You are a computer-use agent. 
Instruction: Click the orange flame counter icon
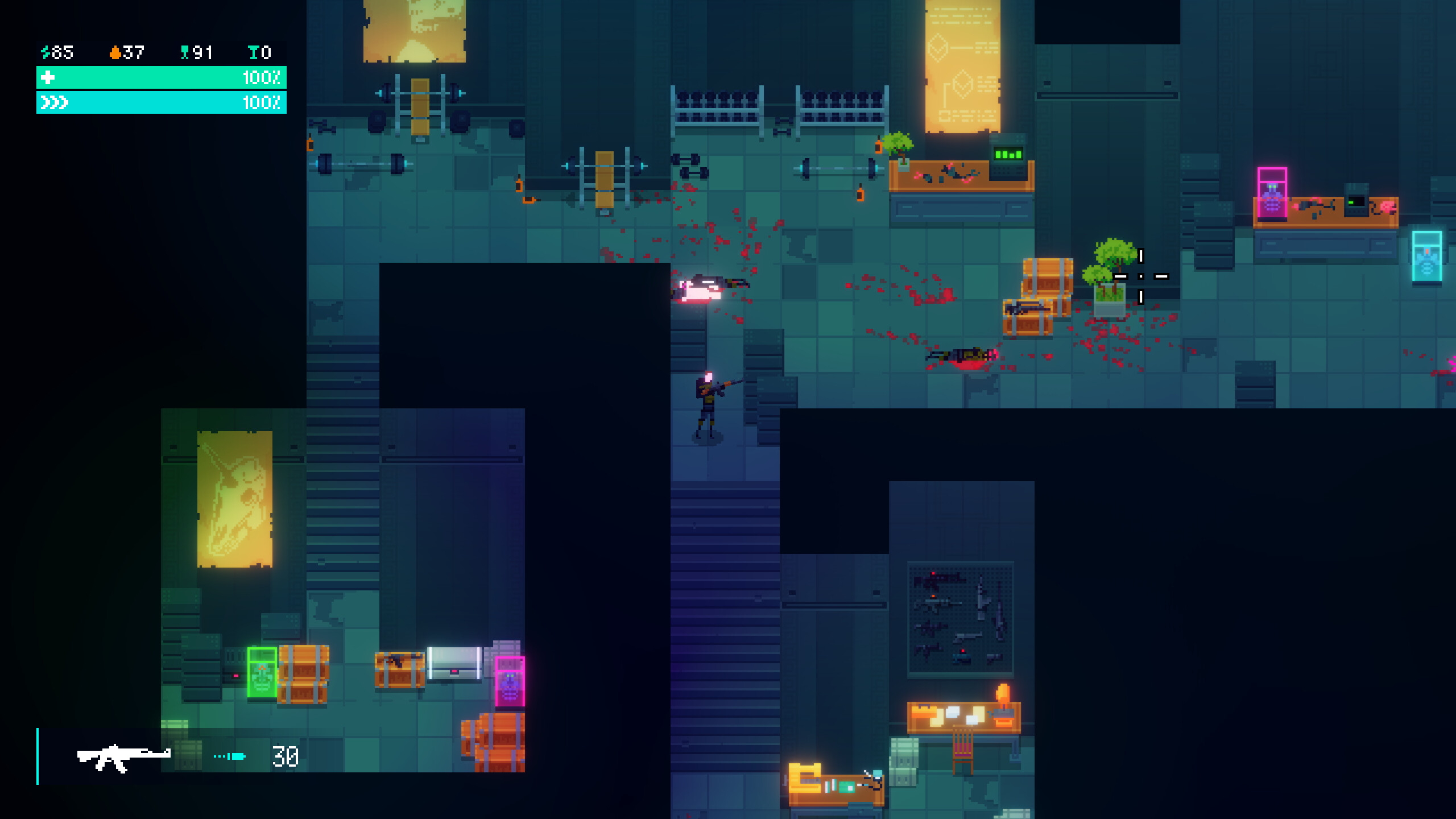pos(115,52)
